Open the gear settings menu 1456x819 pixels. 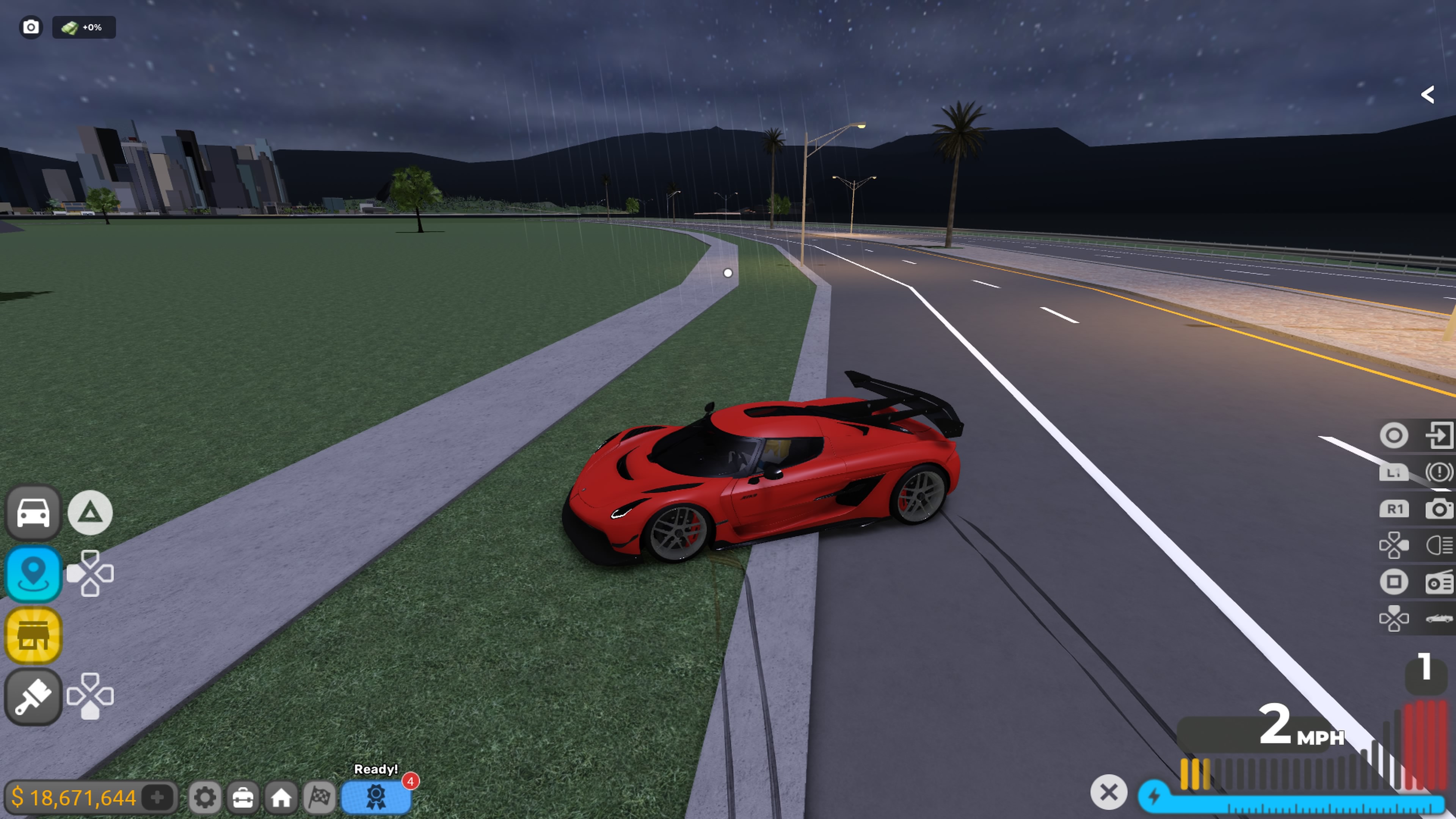click(x=205, y=797)
